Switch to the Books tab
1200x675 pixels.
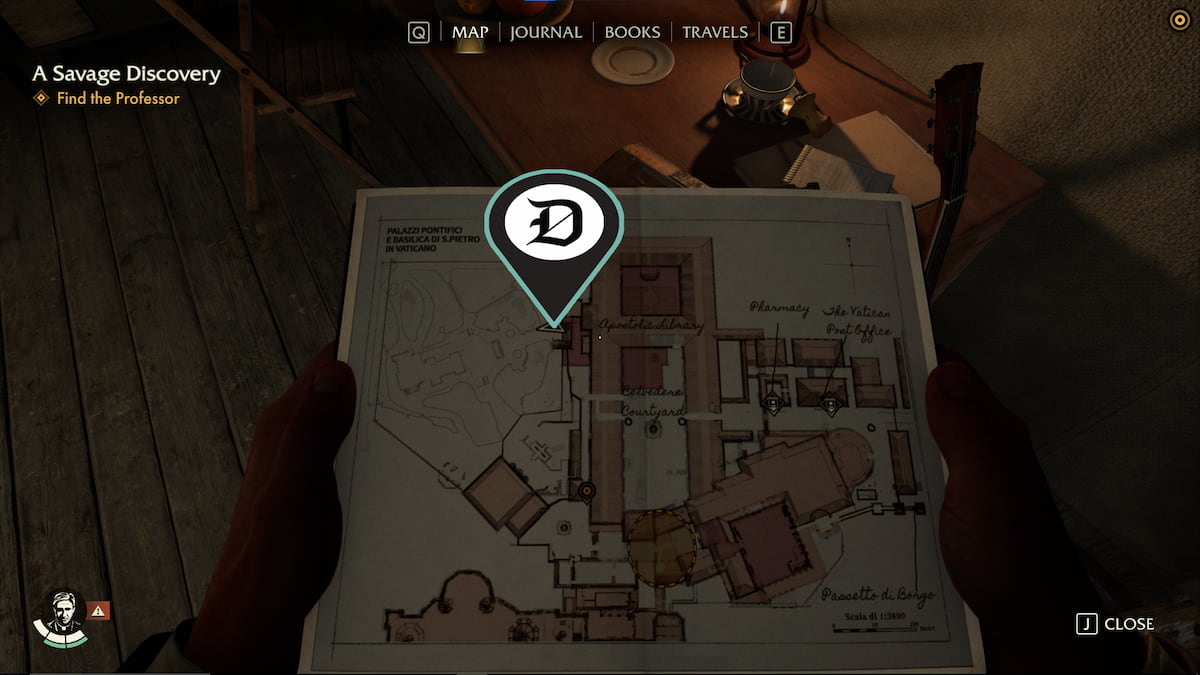[632, 32]
